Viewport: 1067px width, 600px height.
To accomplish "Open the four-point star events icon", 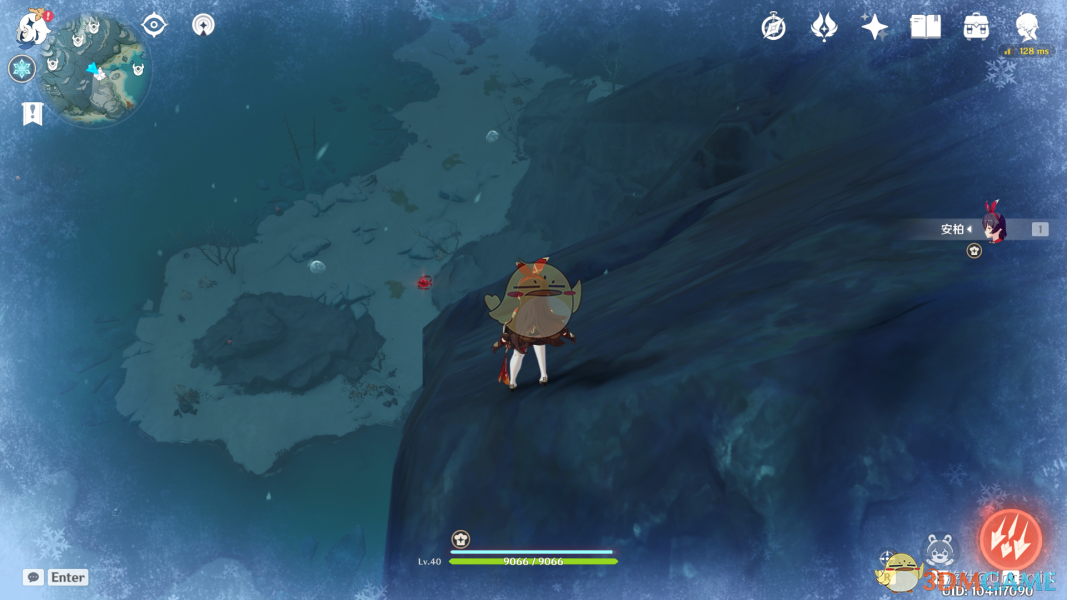I will click(875, 27).
